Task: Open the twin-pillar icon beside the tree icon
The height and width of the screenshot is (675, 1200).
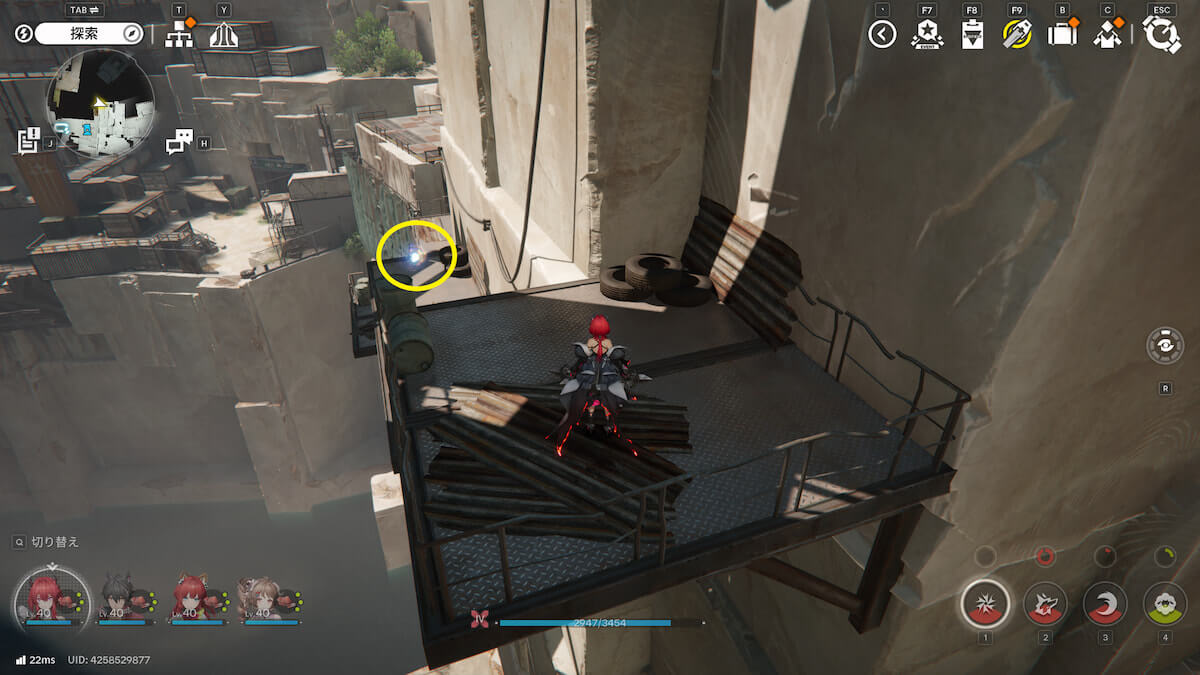Action: (224, 35)
